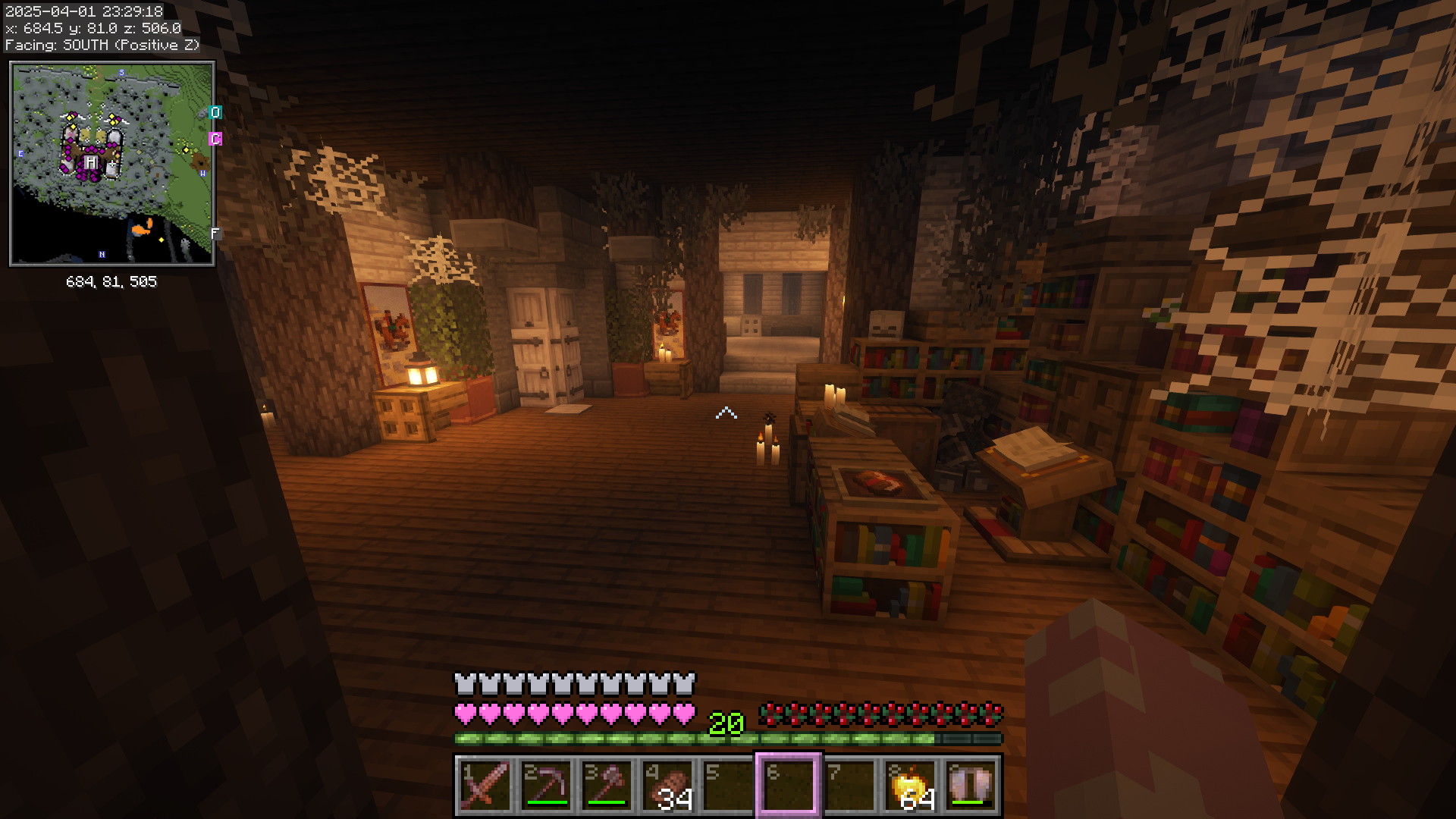The width and height of the screenshot is (1456, 819).
Task: Click the minimap in the corner
Action: pyautogui.click(x=112, y=164)
